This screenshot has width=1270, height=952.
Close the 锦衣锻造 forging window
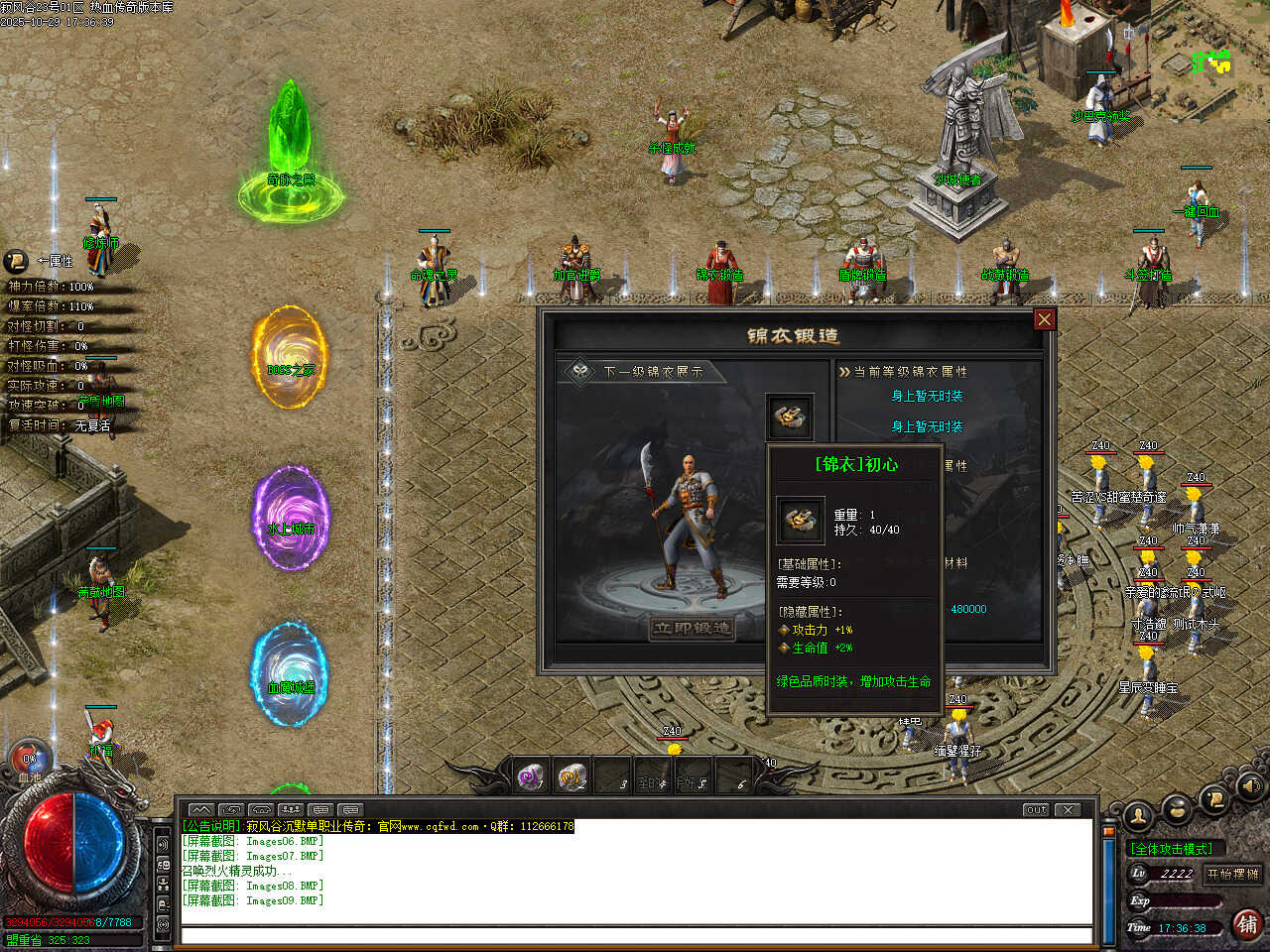[1044, 319]
